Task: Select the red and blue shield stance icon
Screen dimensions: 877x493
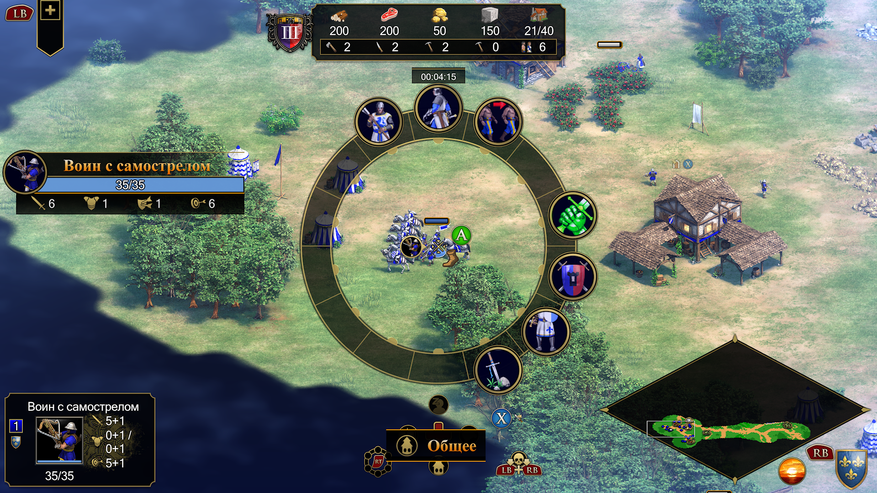Action: [573, 276]
